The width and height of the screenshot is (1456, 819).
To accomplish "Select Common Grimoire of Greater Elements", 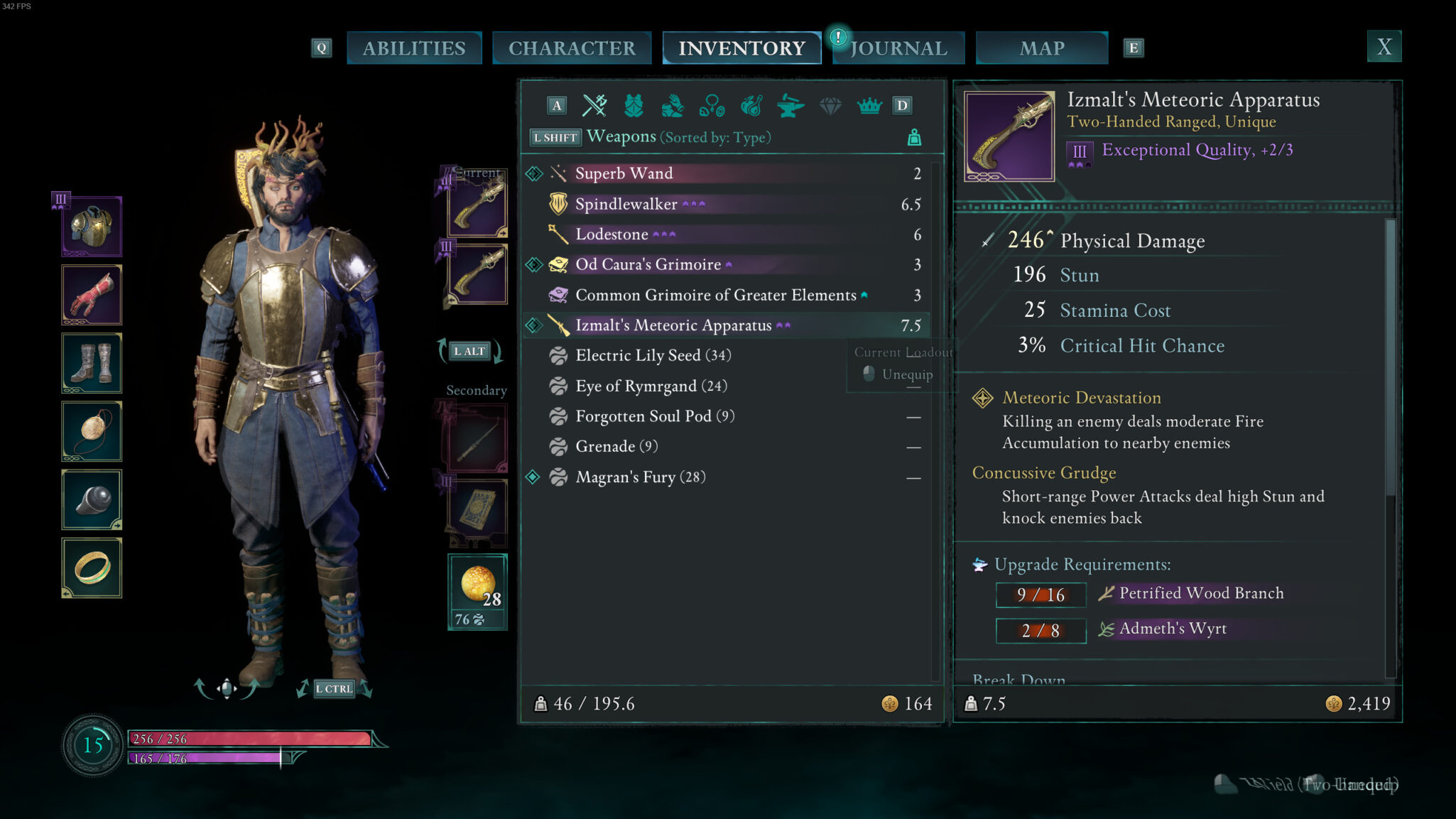I will (x=715, y=295).
